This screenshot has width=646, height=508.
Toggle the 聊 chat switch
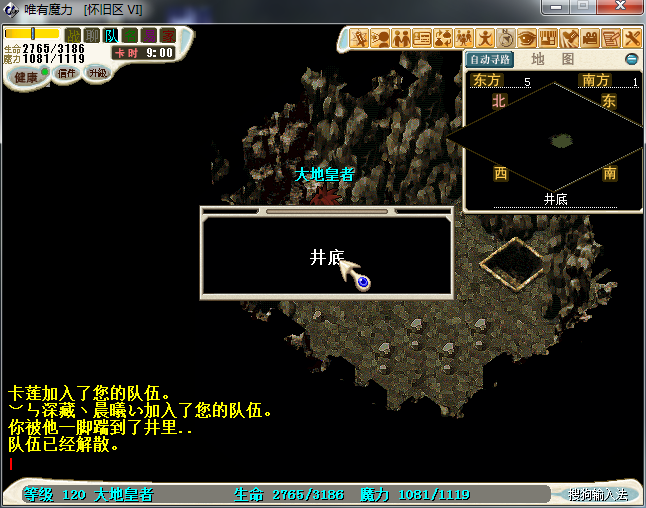tap(92, 35)
